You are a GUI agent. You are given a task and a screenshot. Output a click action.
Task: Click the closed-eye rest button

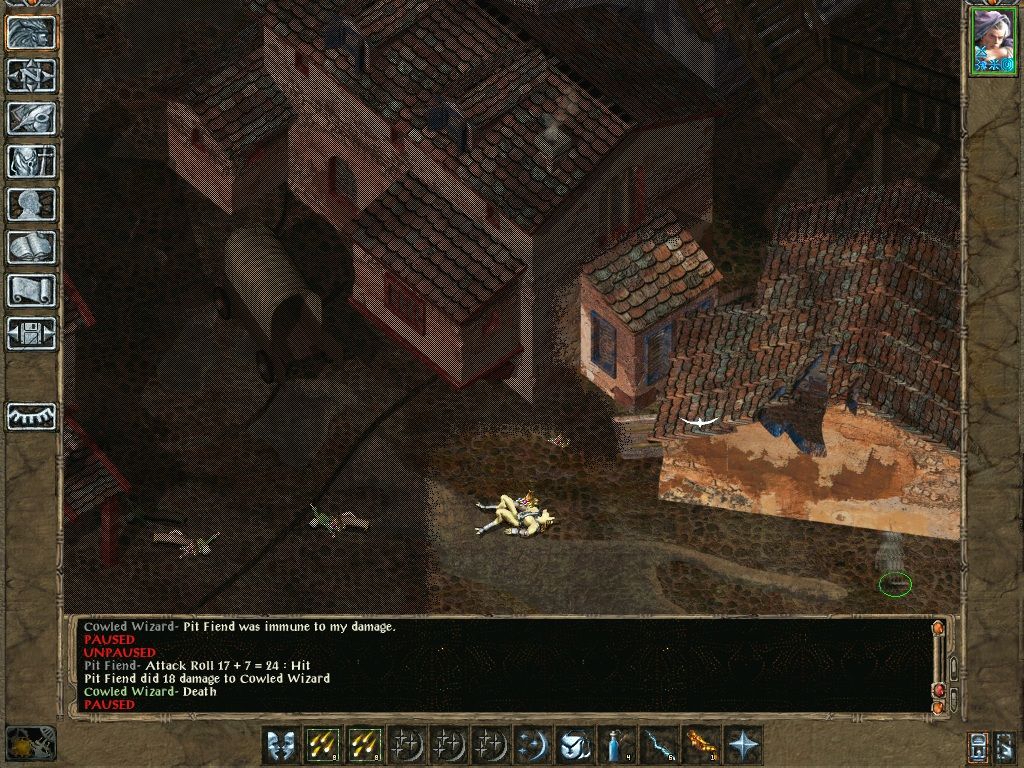coord(31,416)
